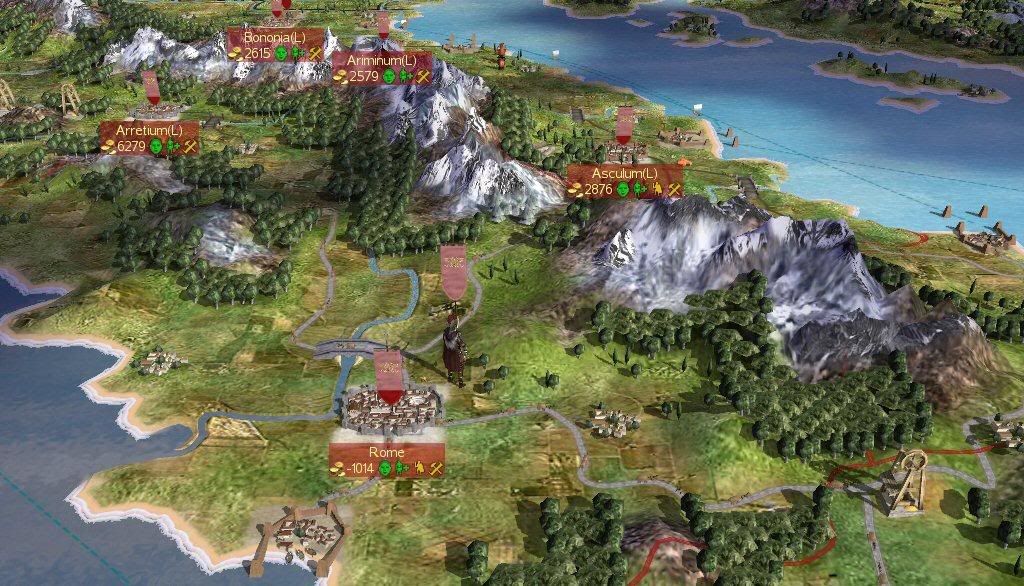Open the Bononia(L) settlement label
The image size is (1024, 586).
pyautogui.click(x=274, y=37)
